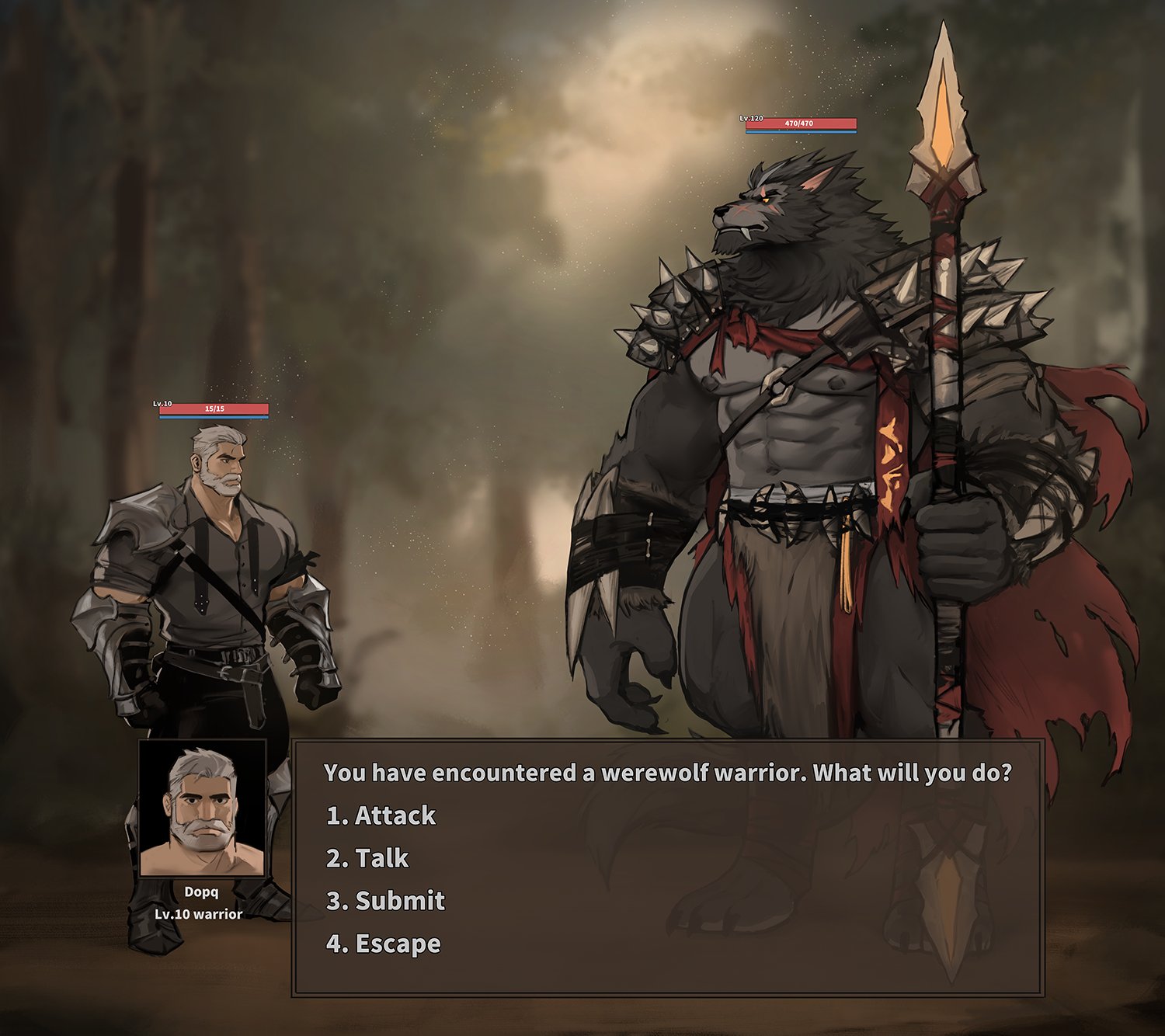Pick the Submit option
Screen dimensions: 1165x1036
(x=385, y=901)
